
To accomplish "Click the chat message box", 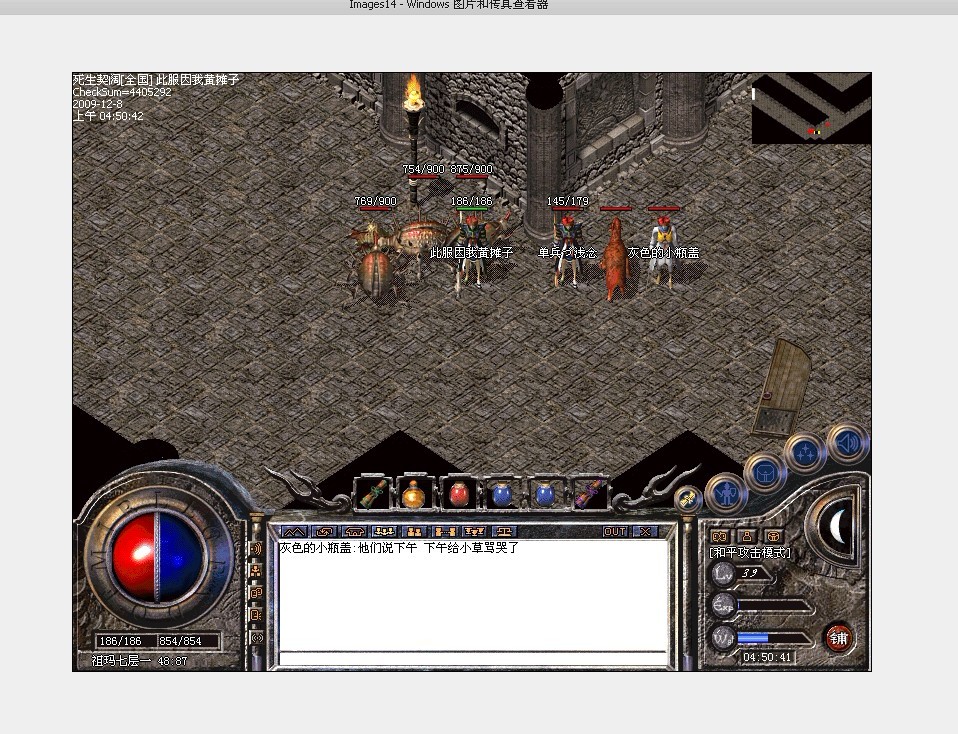I will coord(472,595).
